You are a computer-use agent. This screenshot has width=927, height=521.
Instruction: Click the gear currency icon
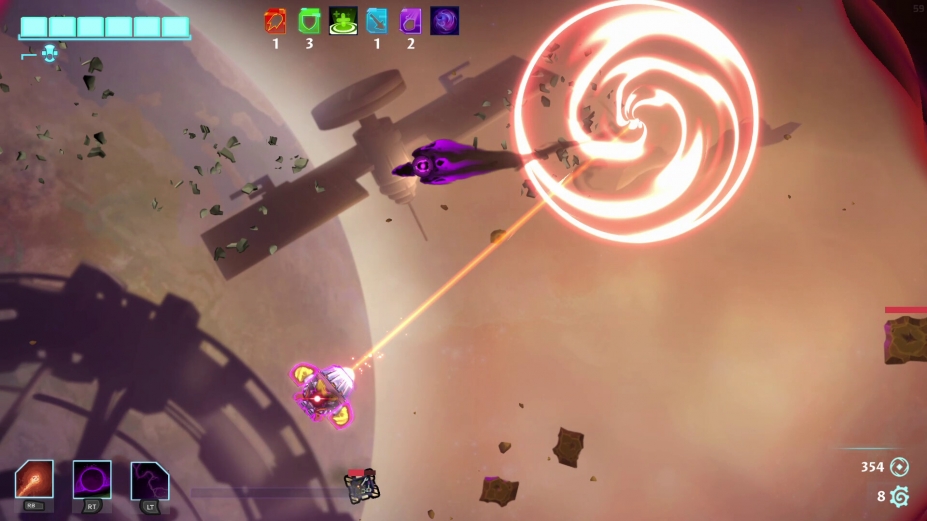[899, 496]
